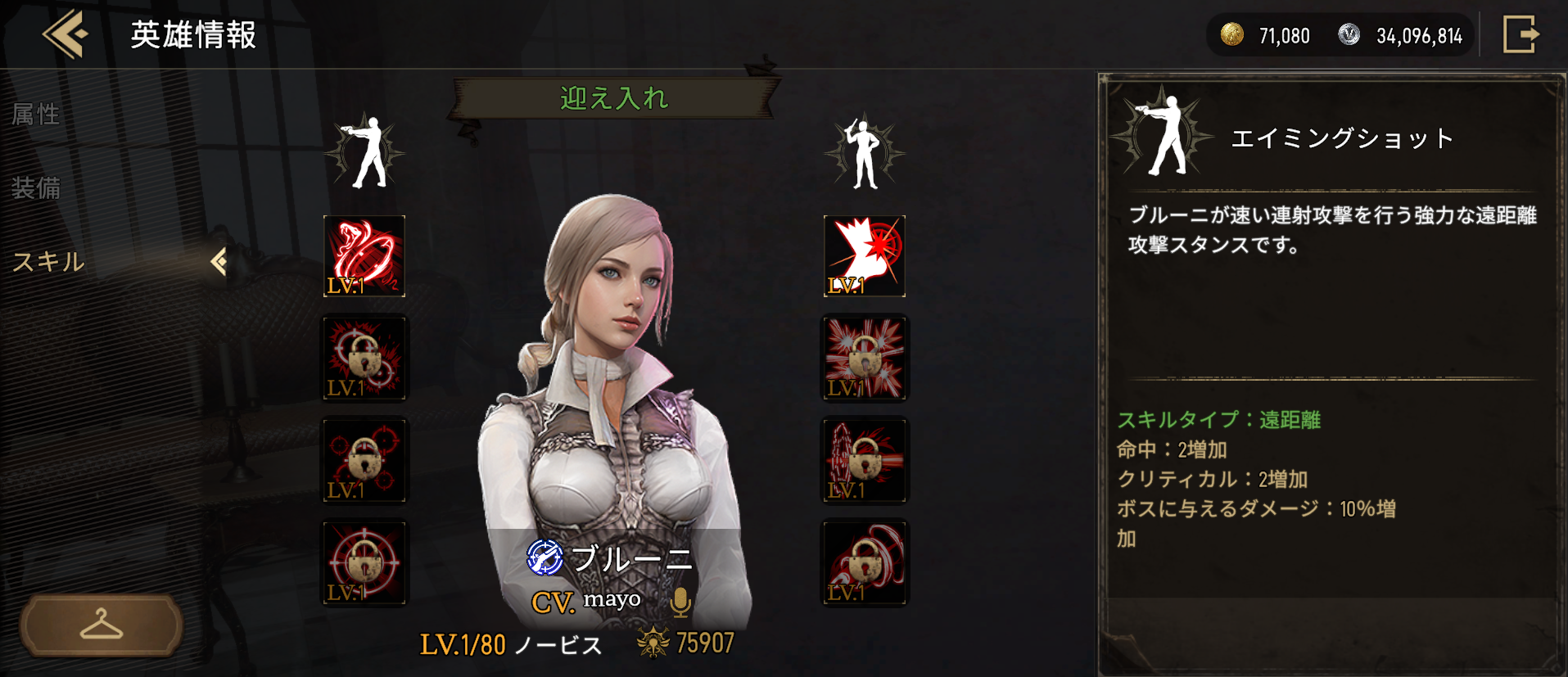Click the gold crest icon beside 75907
1568x677 pixels.
click(x=654, y=643)
